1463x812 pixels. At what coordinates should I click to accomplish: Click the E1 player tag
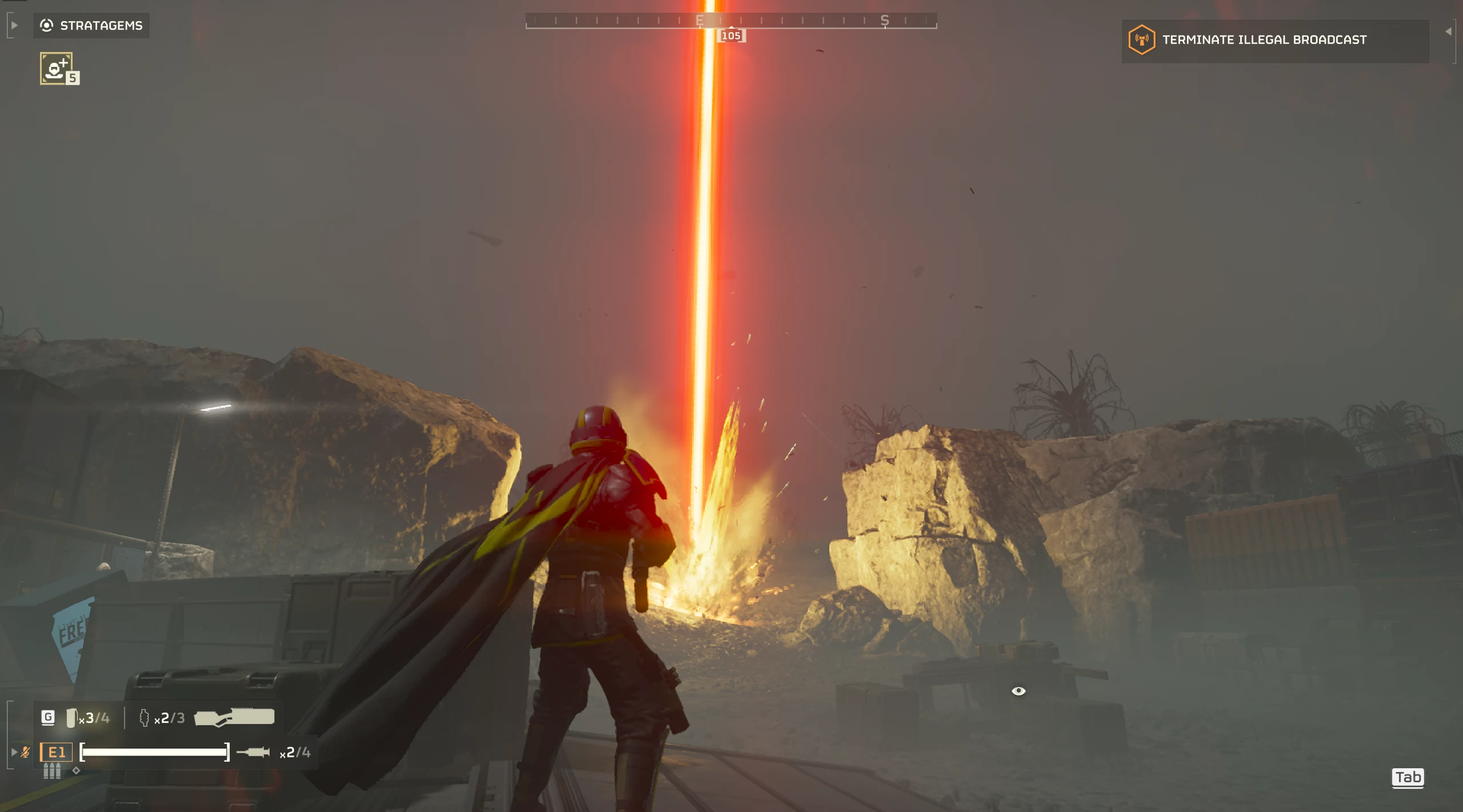tap(56, 752)
